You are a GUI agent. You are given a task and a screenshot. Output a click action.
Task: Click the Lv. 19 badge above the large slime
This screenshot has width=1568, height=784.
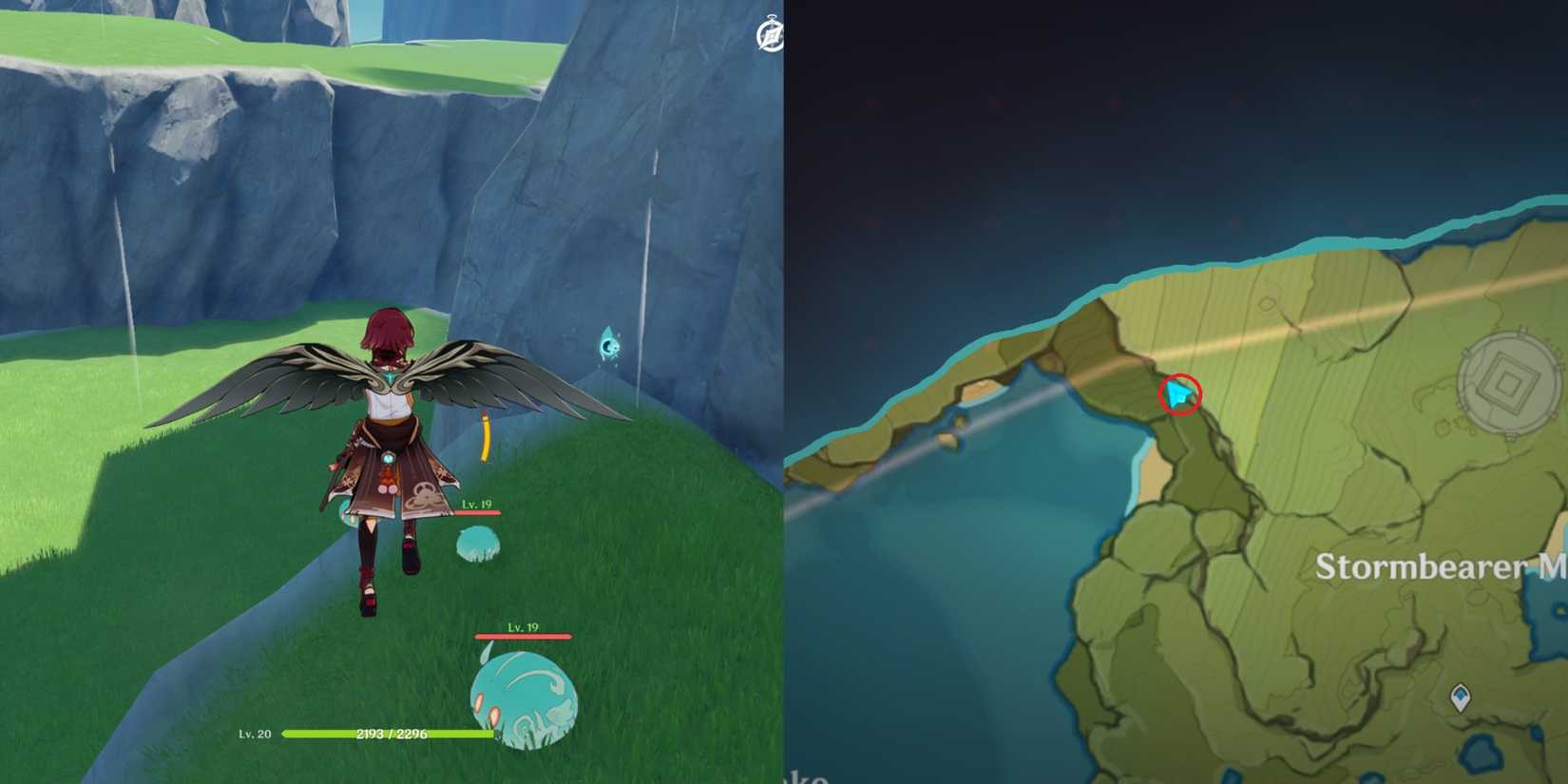click(525, 630)
